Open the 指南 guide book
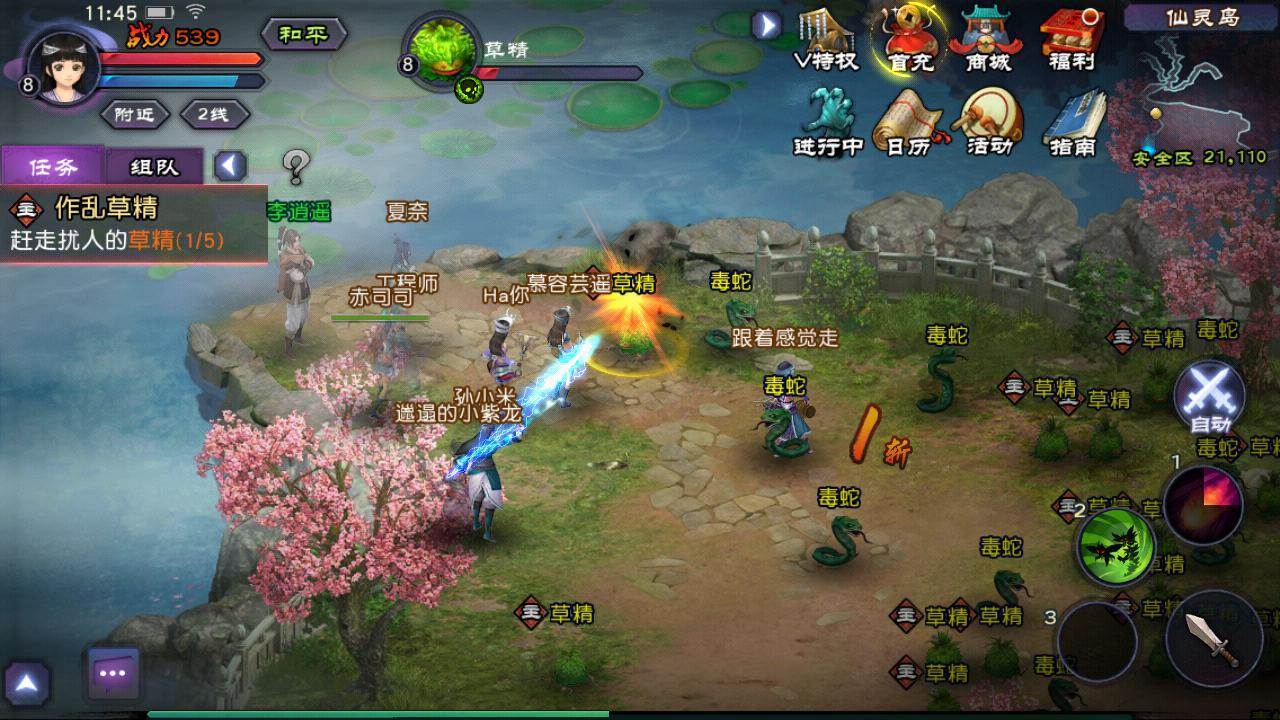This screenshot has width=1280, height=720. (1073, 122)
